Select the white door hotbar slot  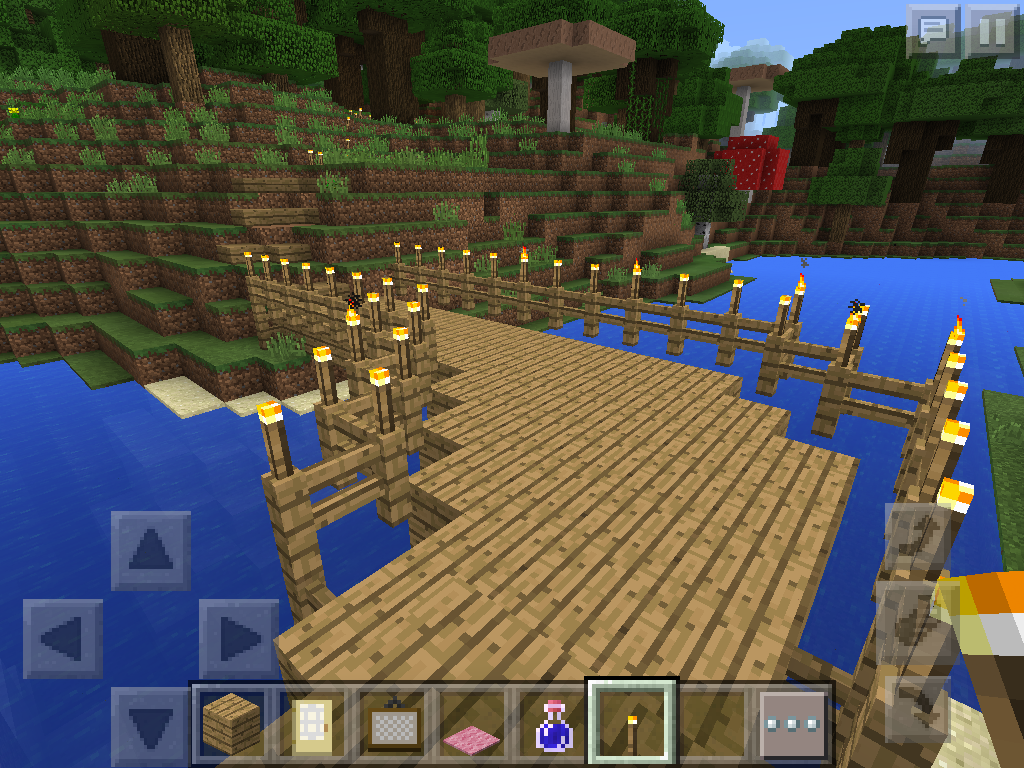point(311,722)
